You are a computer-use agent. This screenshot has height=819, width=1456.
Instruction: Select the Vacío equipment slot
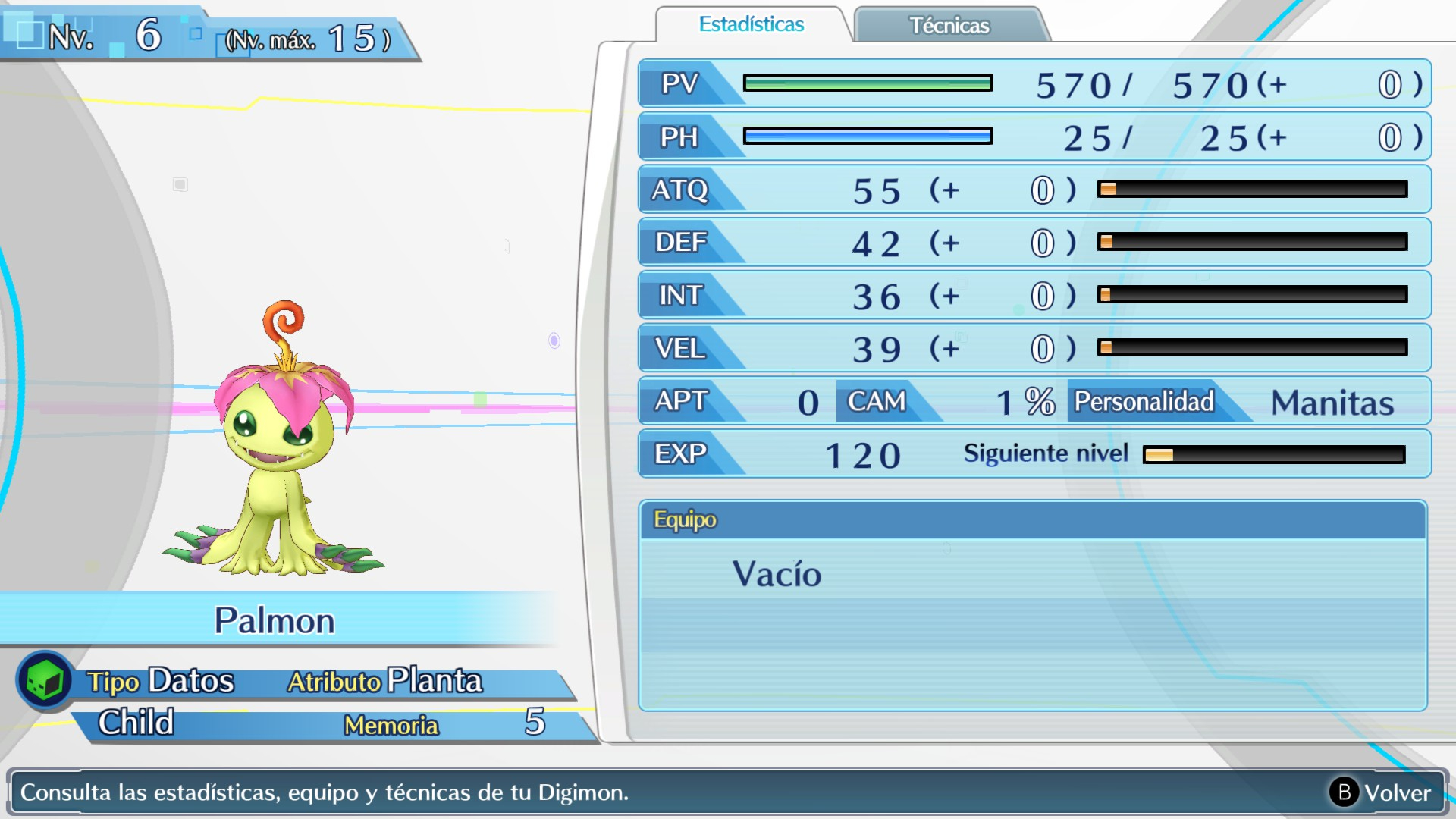pyautogui.click(x=777, y=574)
